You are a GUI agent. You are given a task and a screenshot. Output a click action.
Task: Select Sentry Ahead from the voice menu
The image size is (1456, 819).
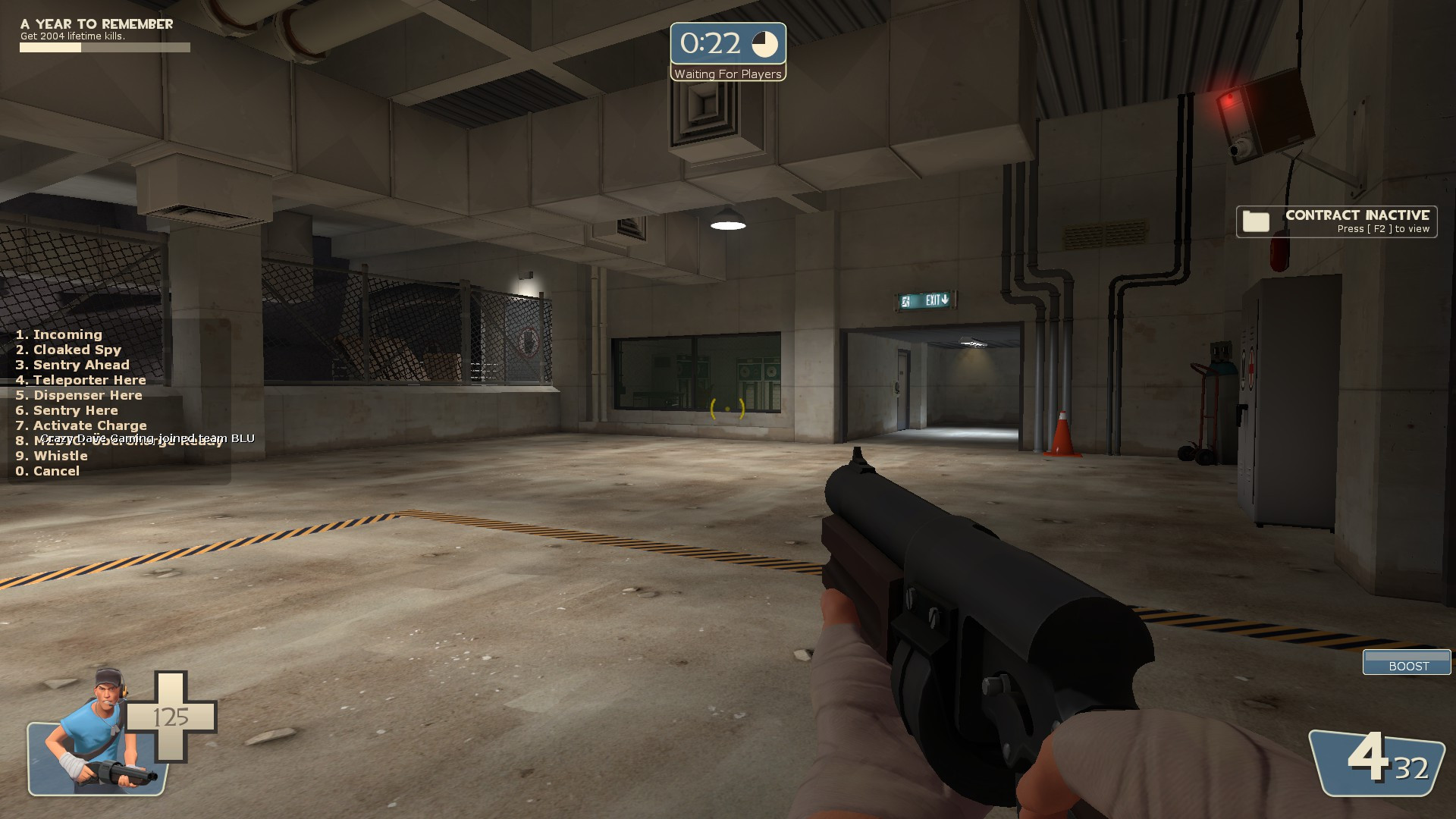72,365
